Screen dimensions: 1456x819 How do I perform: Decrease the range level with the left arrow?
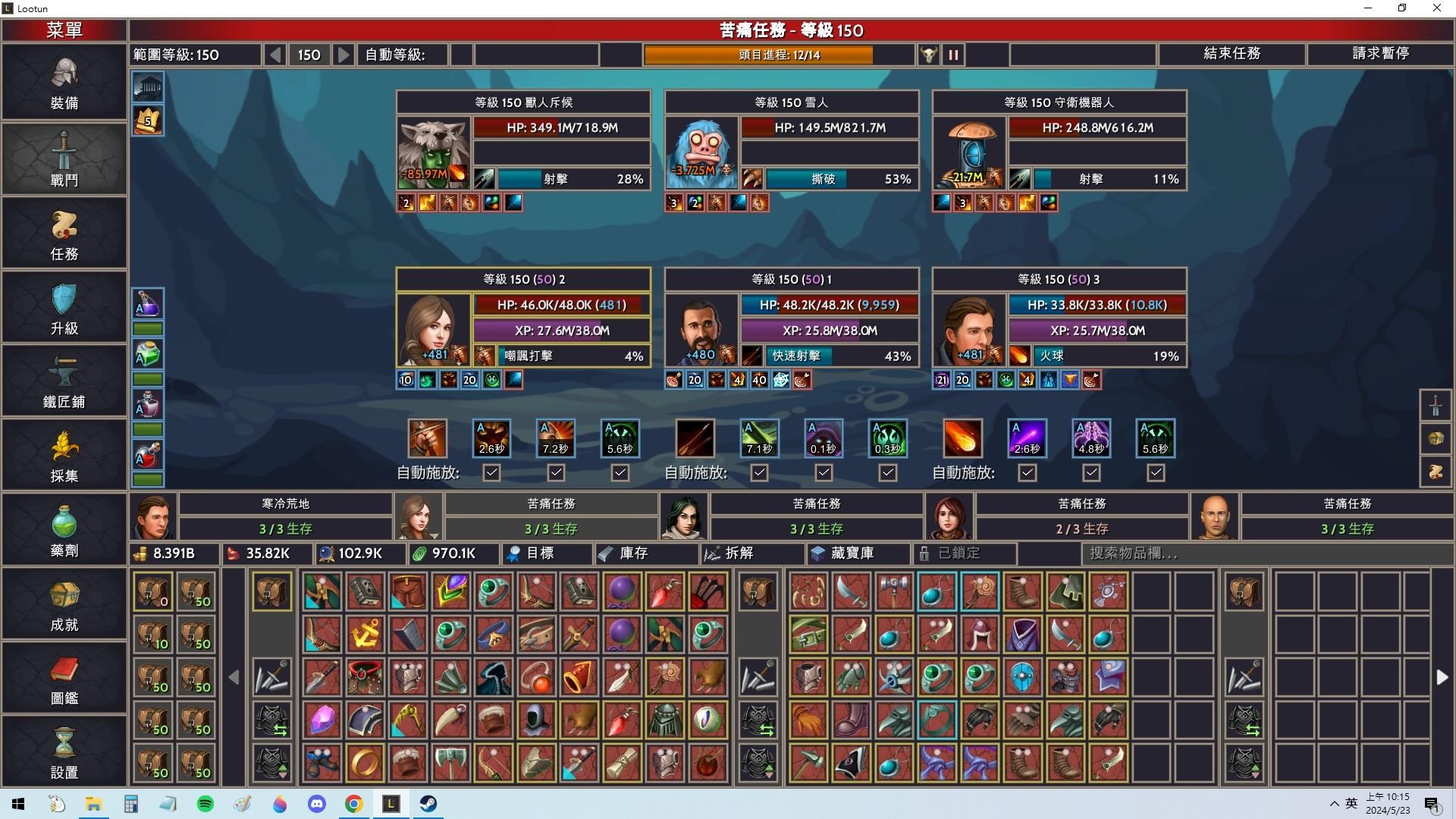click(275, 55)
